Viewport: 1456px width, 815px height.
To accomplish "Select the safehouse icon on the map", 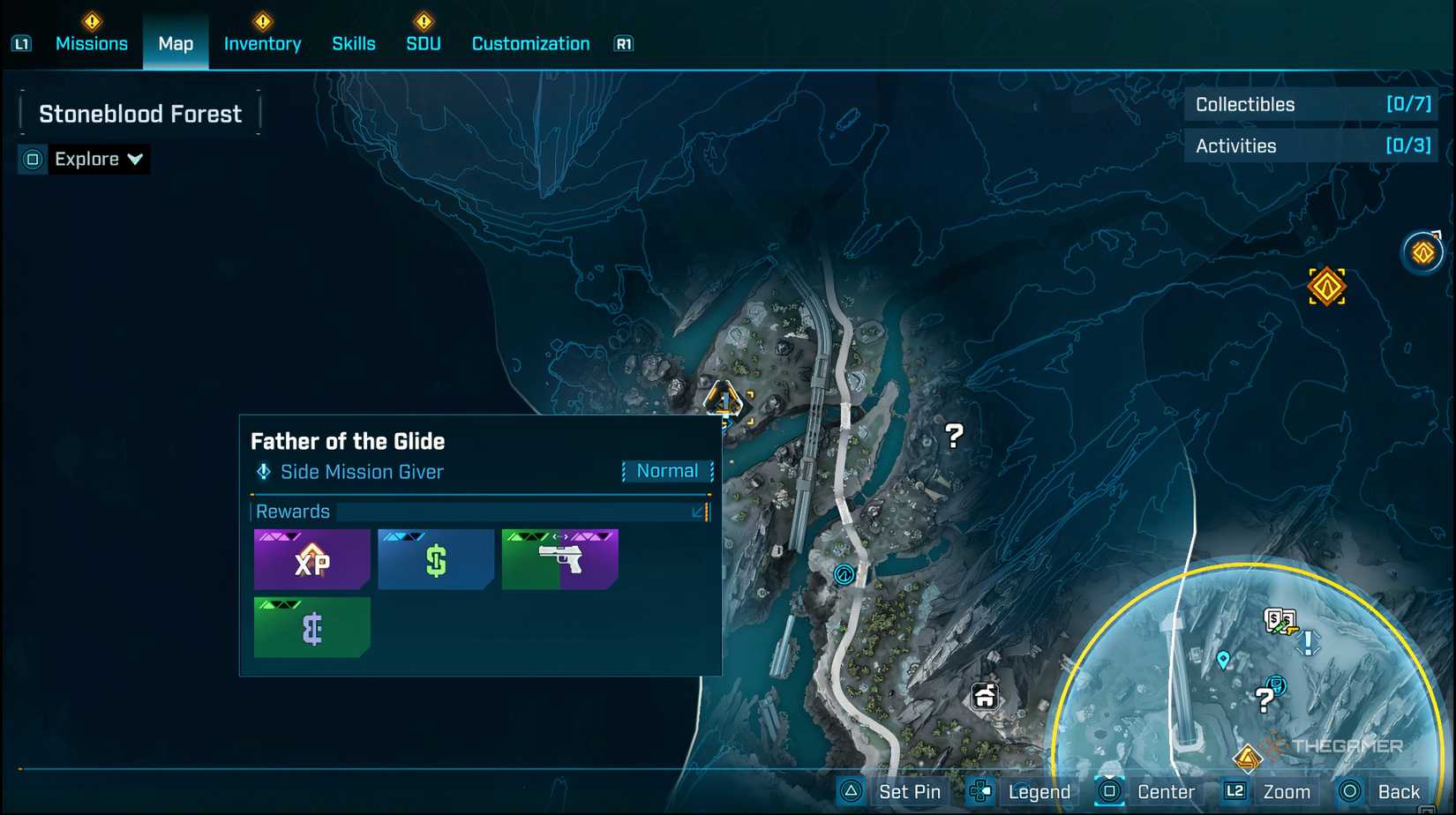I will tap(986, 697).
